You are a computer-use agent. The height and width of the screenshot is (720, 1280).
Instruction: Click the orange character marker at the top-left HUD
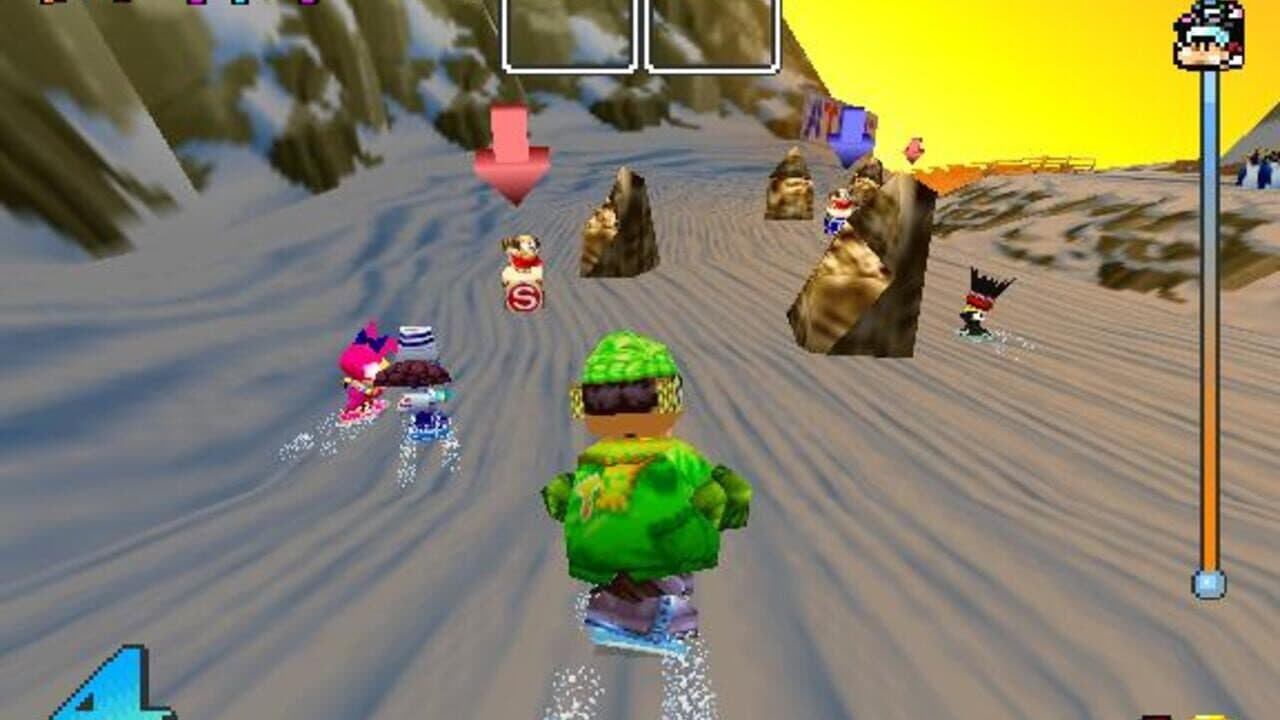pos(47,5)
